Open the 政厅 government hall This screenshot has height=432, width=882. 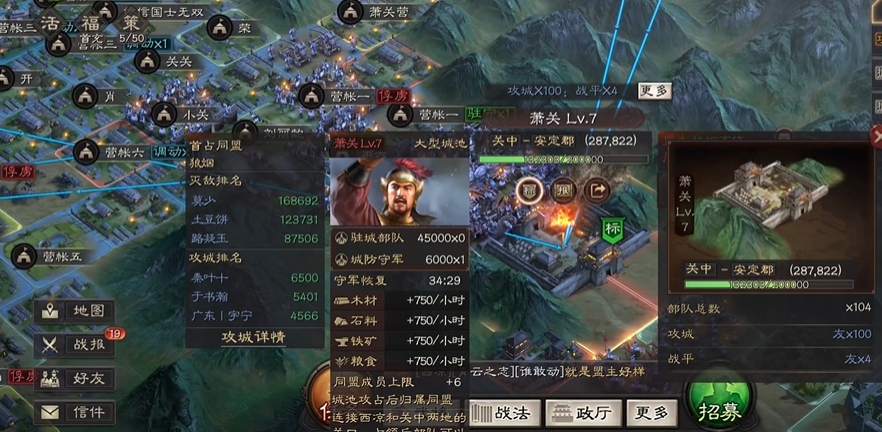pyautogui.click(x=584, y=411)
